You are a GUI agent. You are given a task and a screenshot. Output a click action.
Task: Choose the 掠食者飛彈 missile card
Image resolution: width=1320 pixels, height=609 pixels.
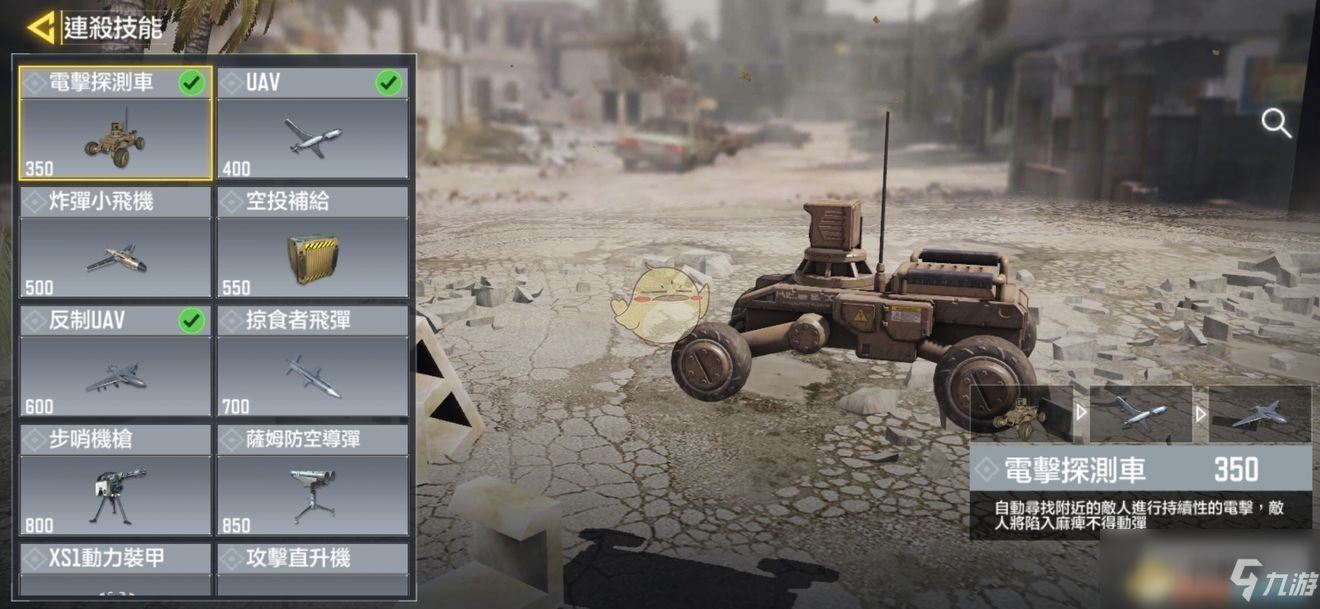coord(313,362)
